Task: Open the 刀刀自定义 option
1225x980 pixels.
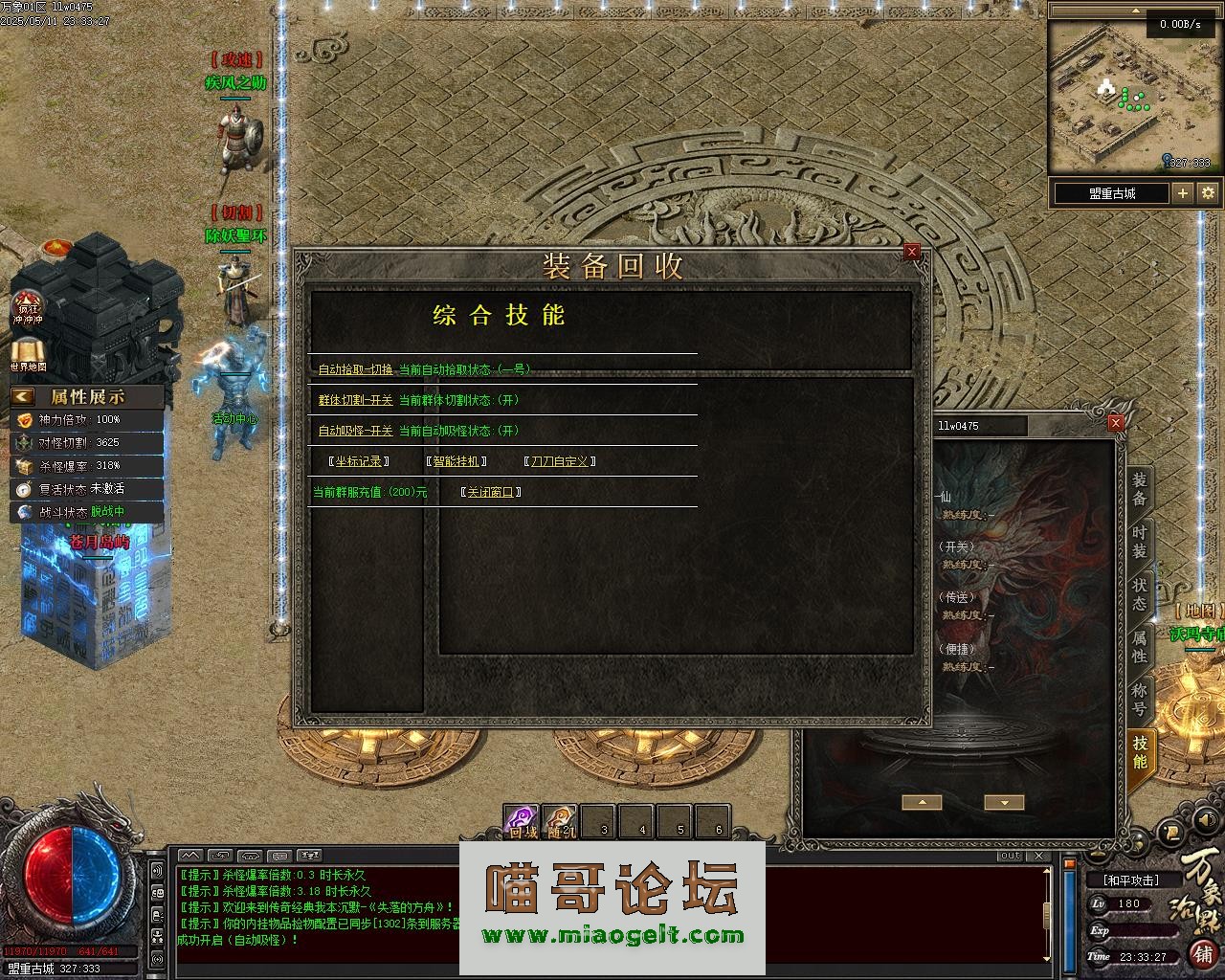Action: (x=561, y=461)
